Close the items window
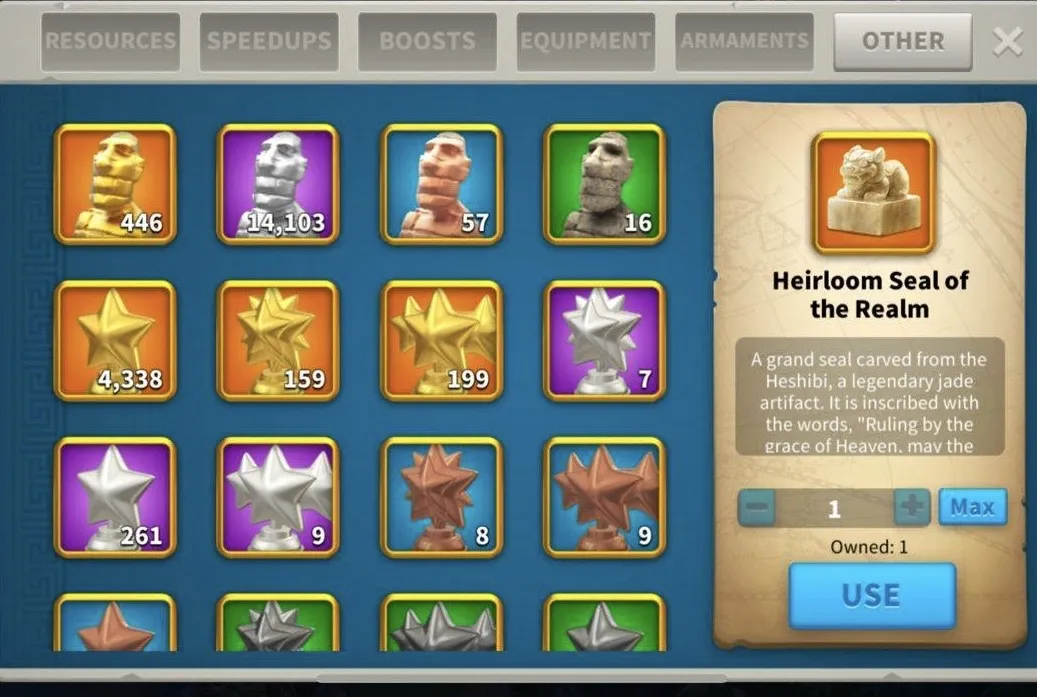 (x=1007, y=42)
